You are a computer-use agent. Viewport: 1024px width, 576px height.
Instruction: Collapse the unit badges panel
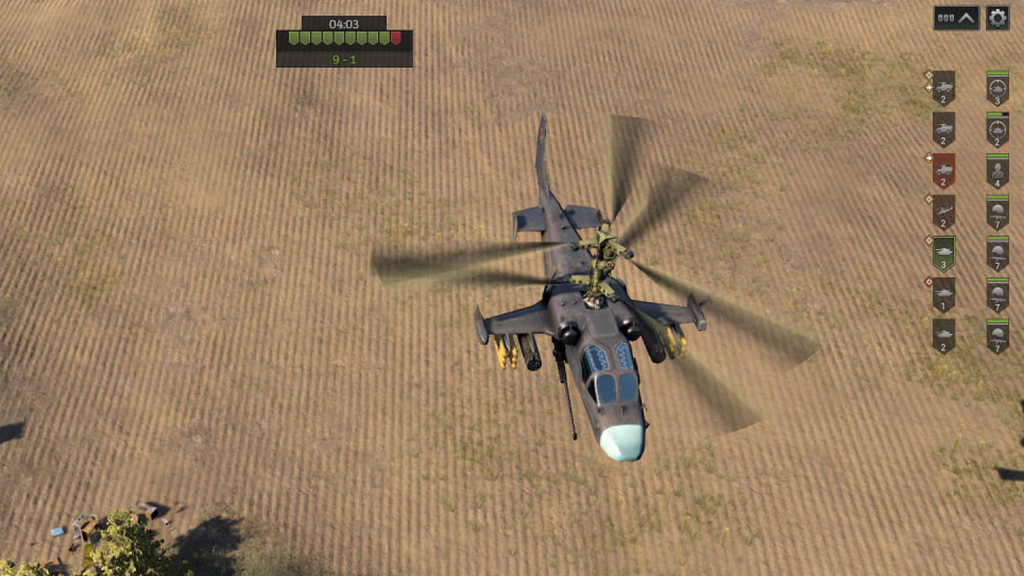tap(956, 18)
